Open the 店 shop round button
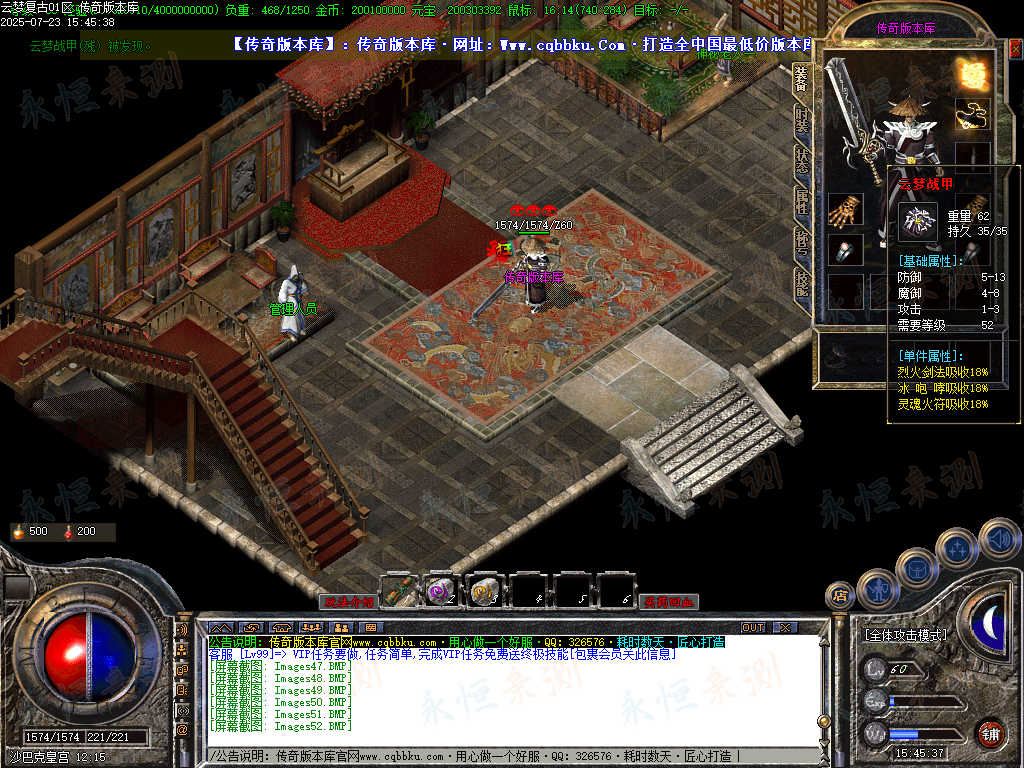The height and width of the screenshot is (768, 1024). pyautogui.click(x=840, y=595)
